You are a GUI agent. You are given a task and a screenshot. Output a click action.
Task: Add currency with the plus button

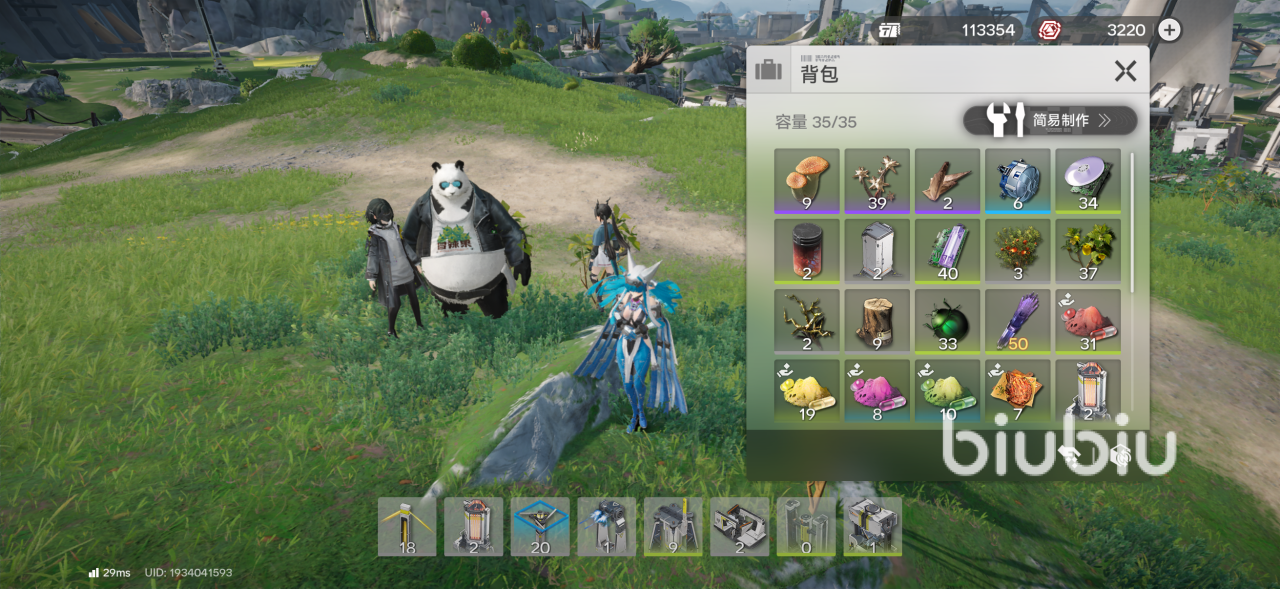click(x=1169, y=30)
